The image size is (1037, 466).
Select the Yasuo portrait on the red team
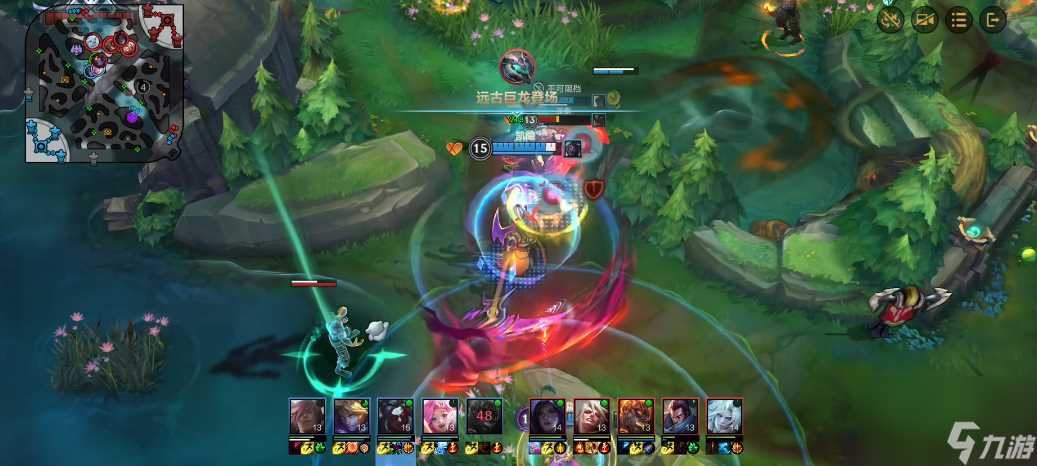678,417
